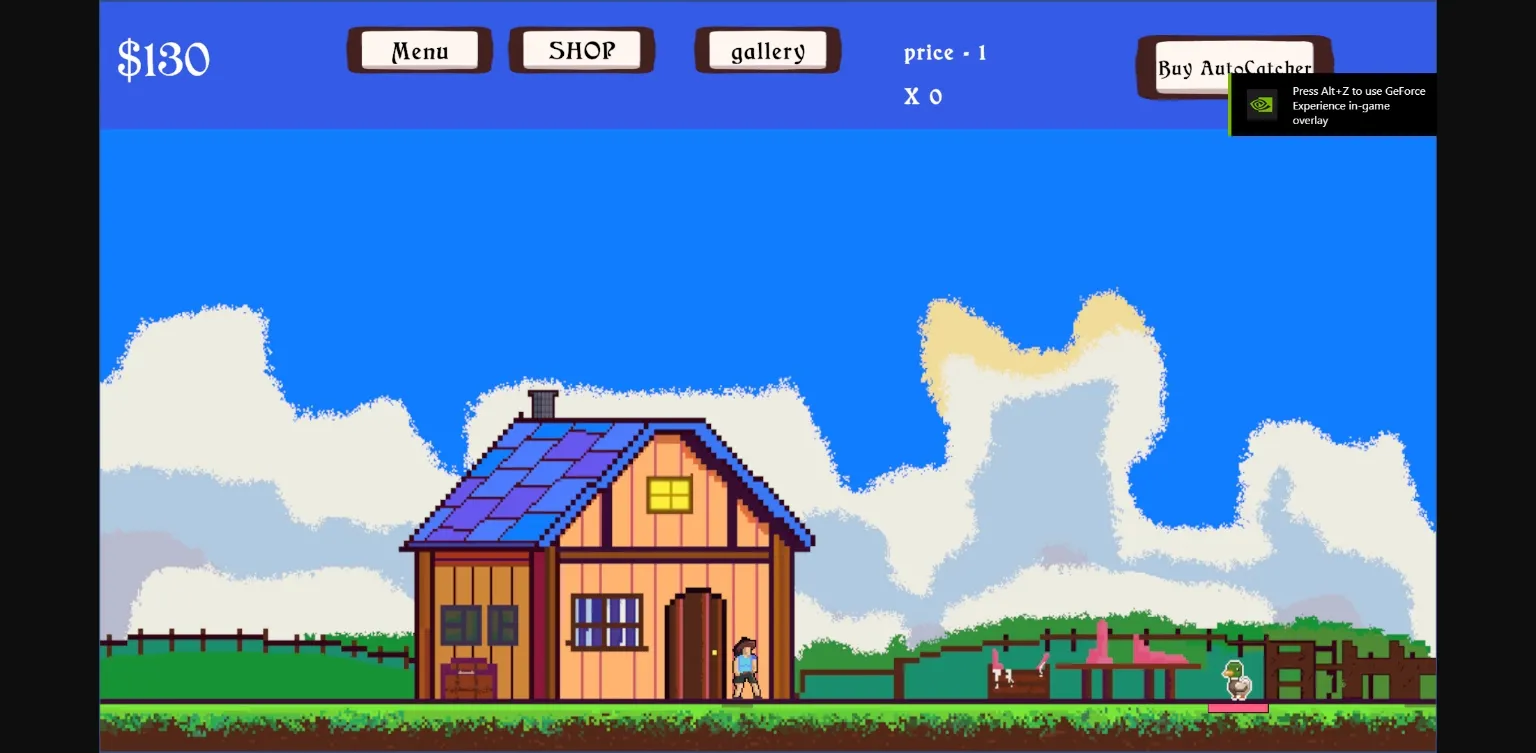Open the Menu from the top bar
The width and height of the screenshot is (1536, 753).
(419, 50)
